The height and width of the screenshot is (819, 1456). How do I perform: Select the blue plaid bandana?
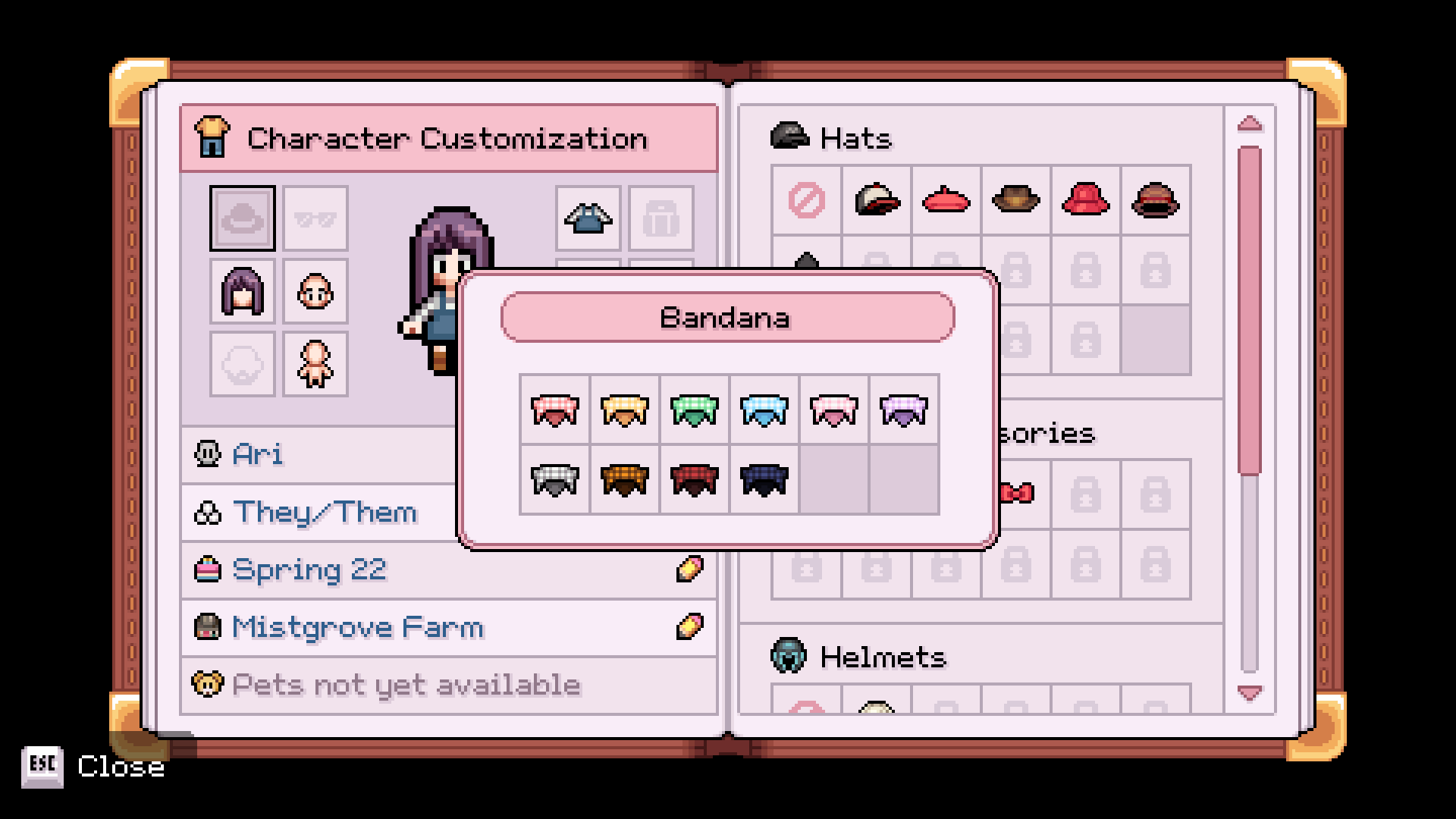tap(764, 411)
